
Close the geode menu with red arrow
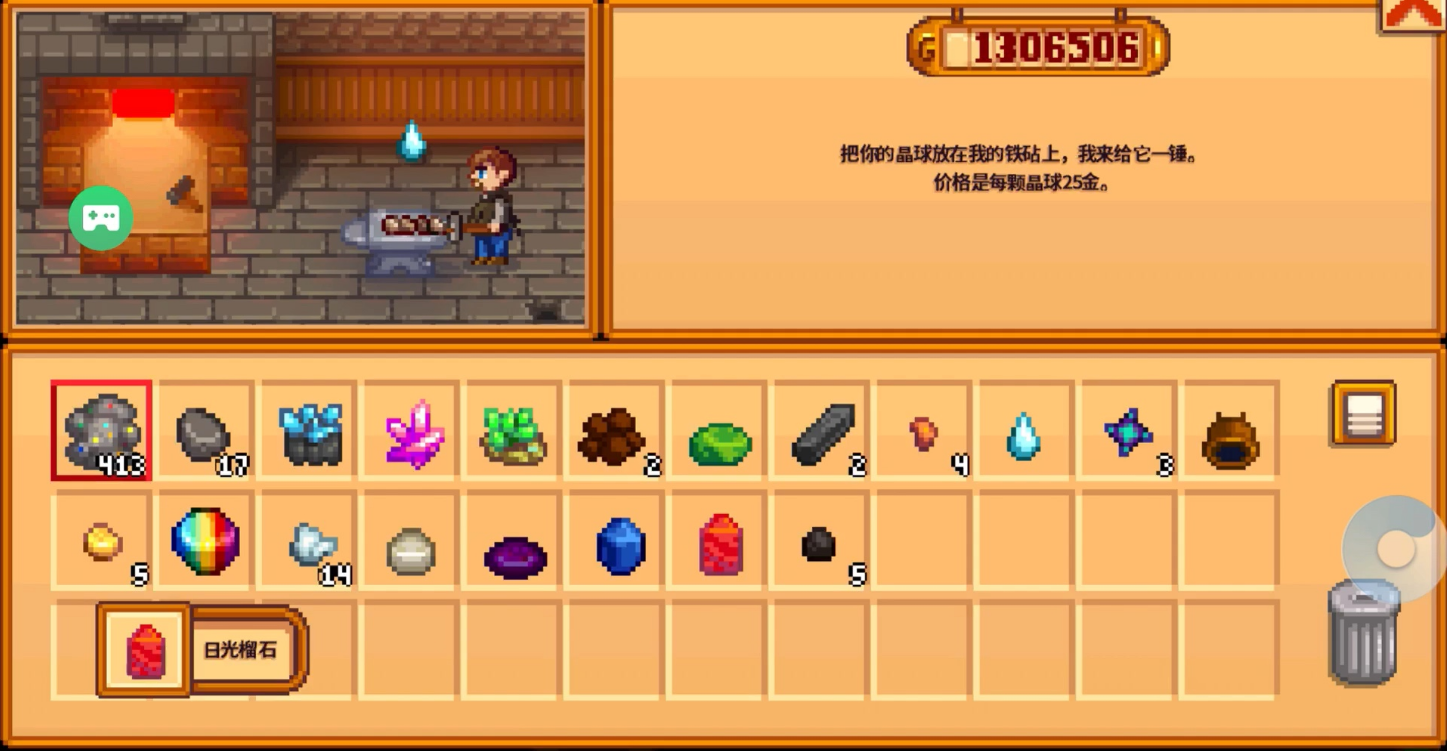point(1411,13)
